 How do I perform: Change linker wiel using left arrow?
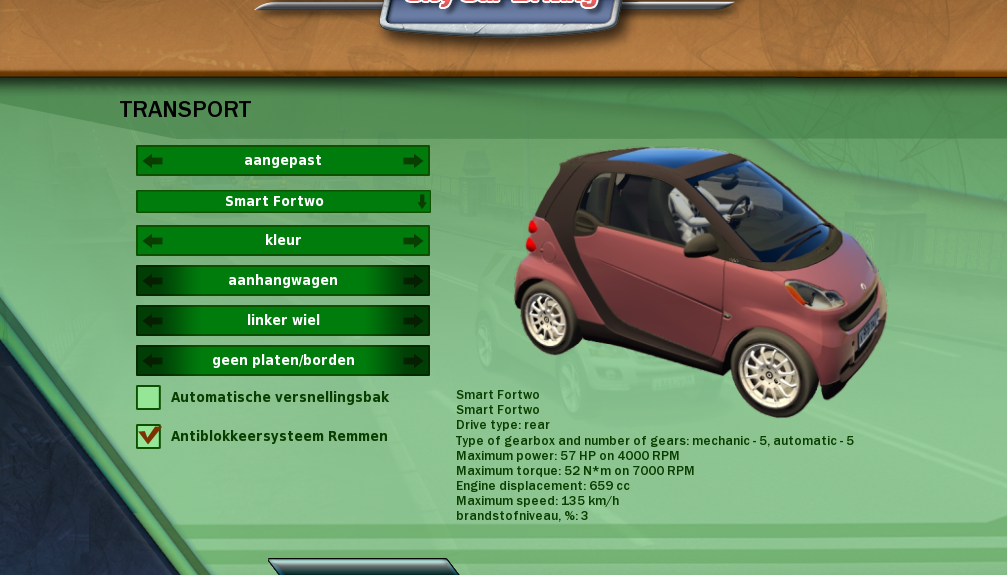pyautogui.click(x=153, y=321)
